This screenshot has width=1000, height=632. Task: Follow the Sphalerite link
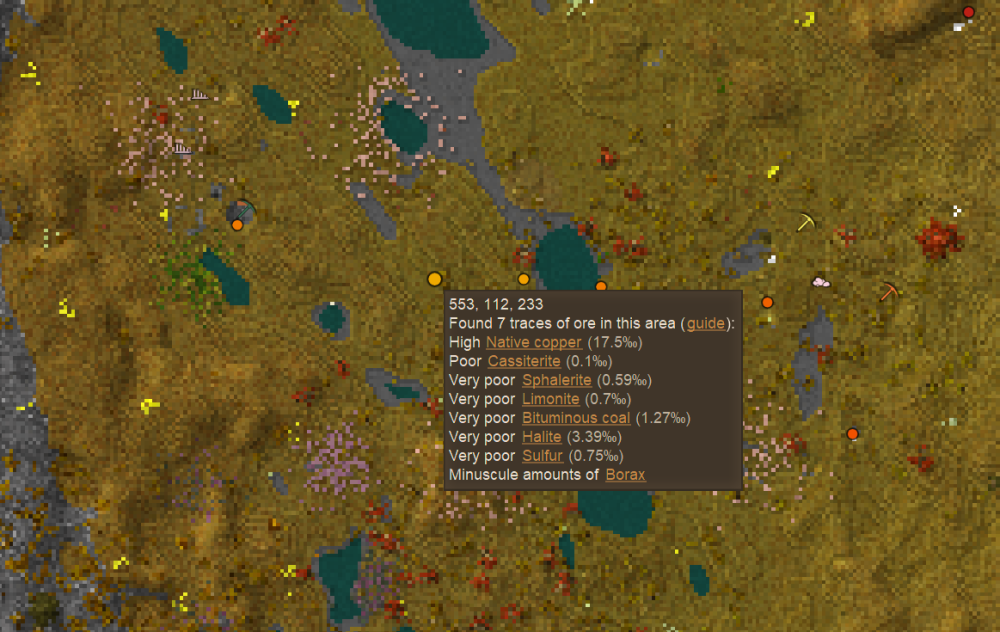coord(556,380)
